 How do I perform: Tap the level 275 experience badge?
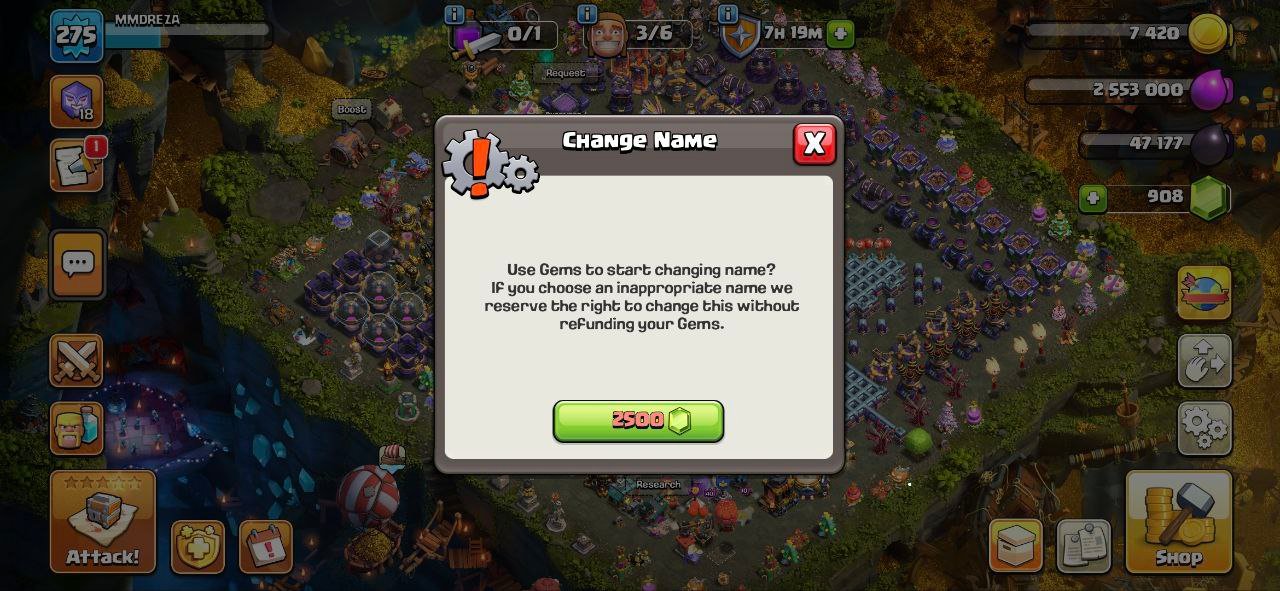(x=76, y=37)
